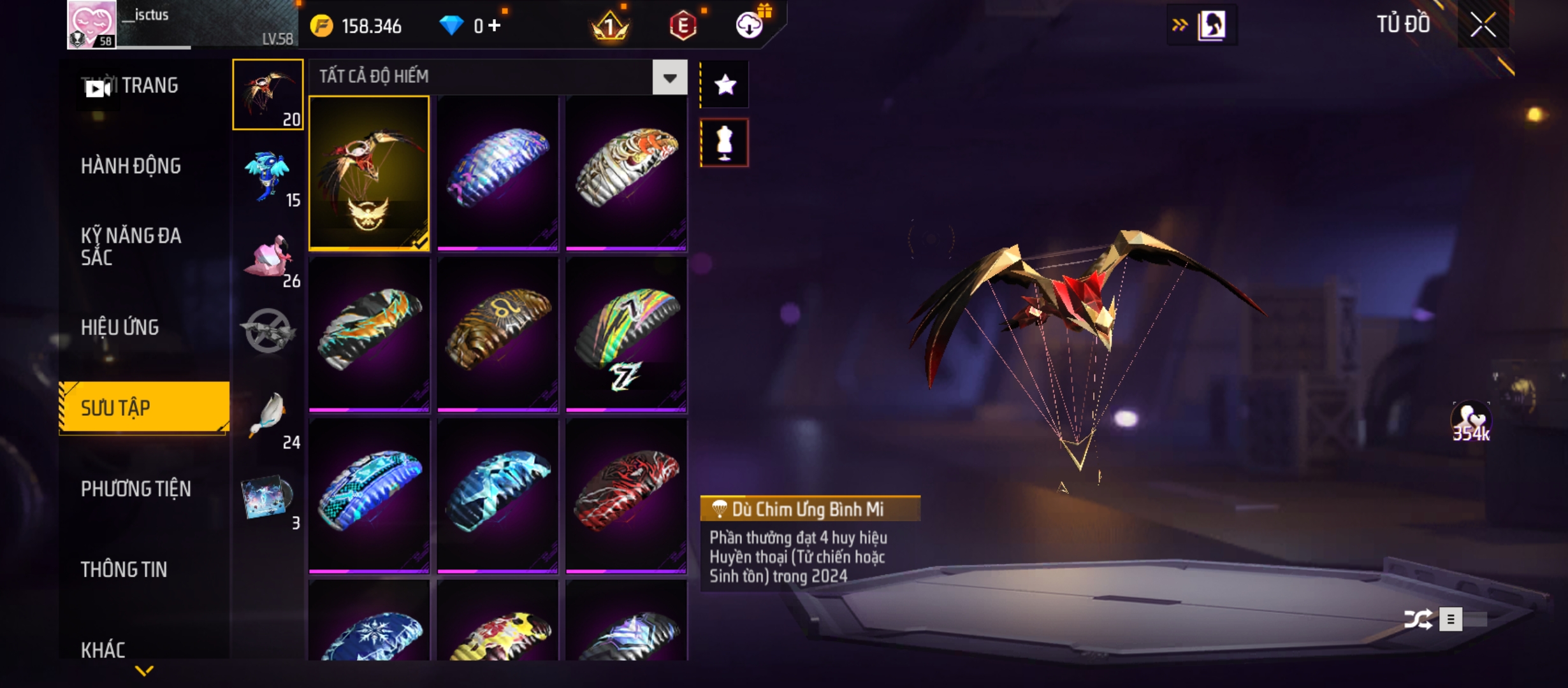Select the Phương Tiện tab
The height and width of the screenshot is (688, 1568).
click(x=136, y=489)
